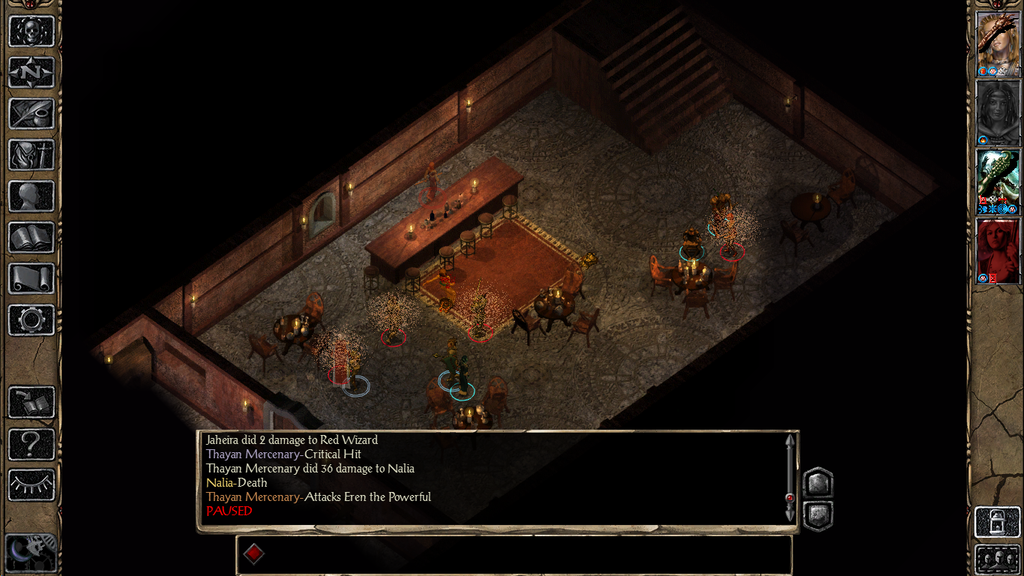The width and height of the screenshot is (1024, 576).
Task: Select the grayed-out hooded character portrait
Action: (x=997, y=112)
